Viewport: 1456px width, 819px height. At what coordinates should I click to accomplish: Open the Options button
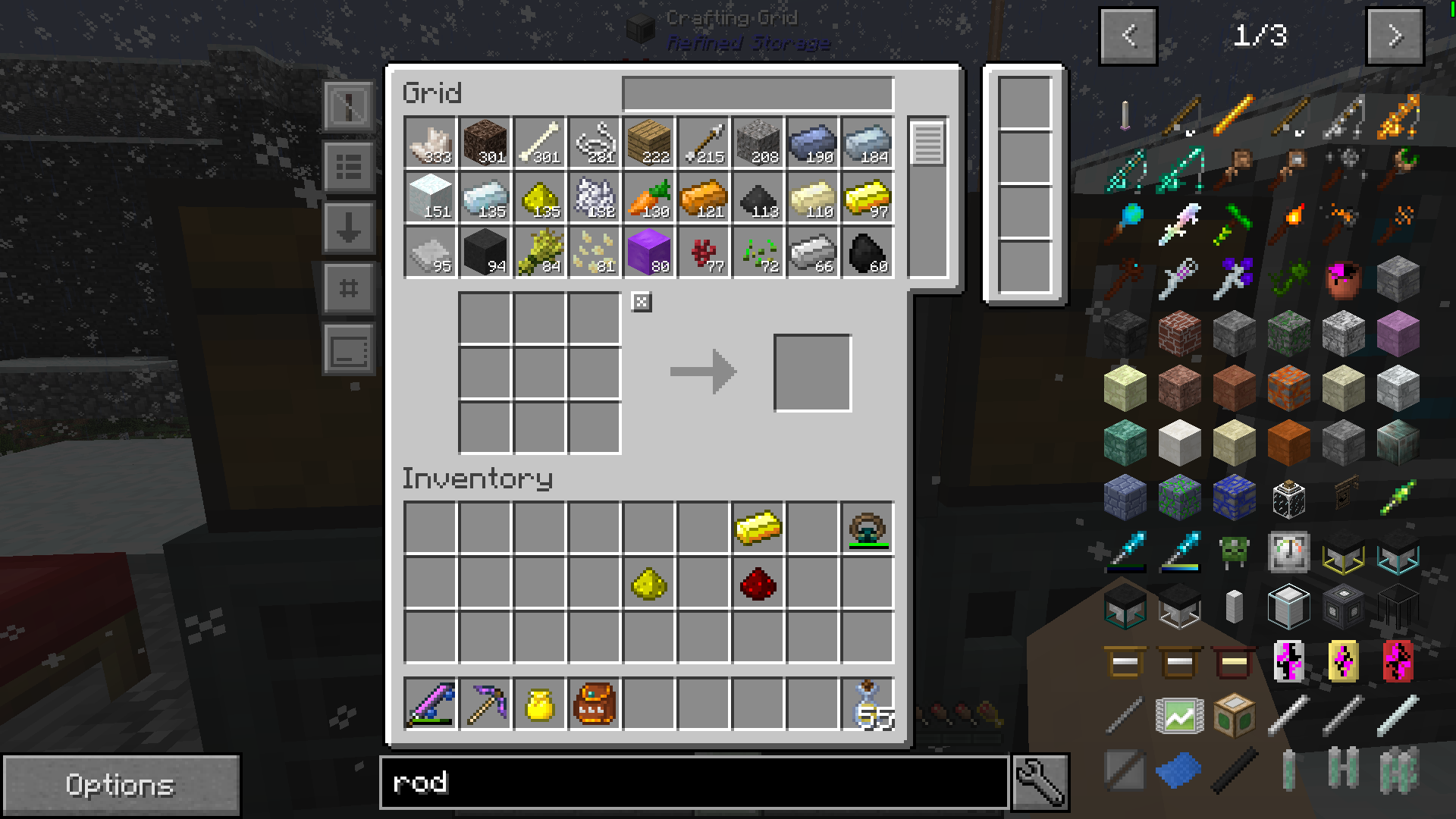click(x=120, y=785)
